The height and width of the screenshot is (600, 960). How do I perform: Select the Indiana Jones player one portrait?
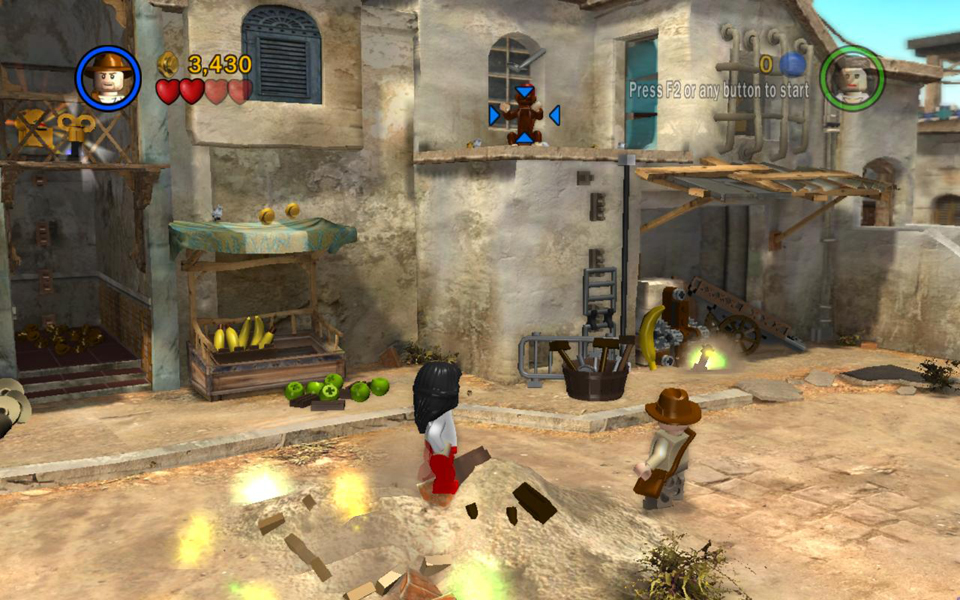[x=107, y=78]
